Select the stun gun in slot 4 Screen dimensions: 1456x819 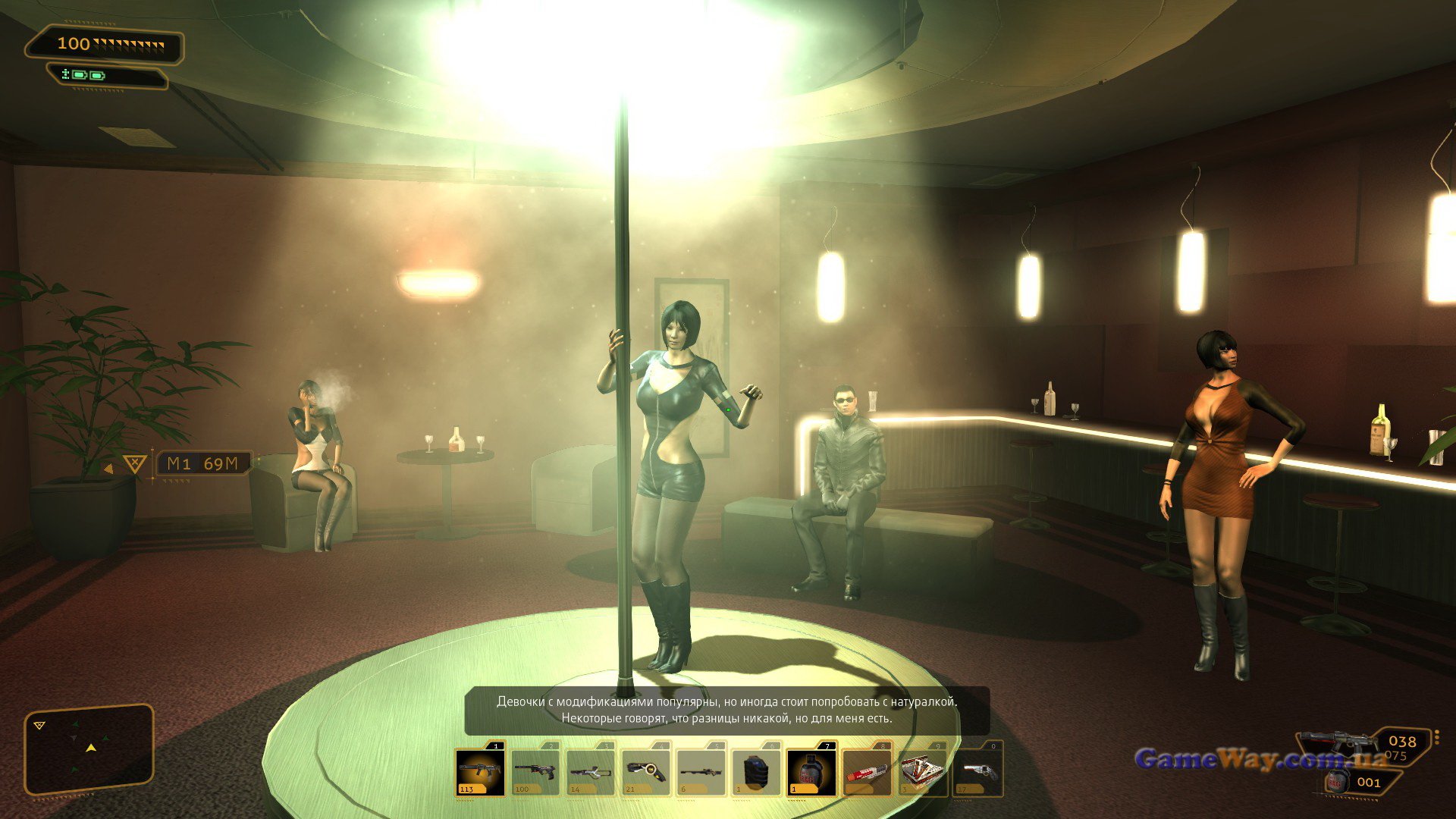pyautogui.click(x=646, y=772)
